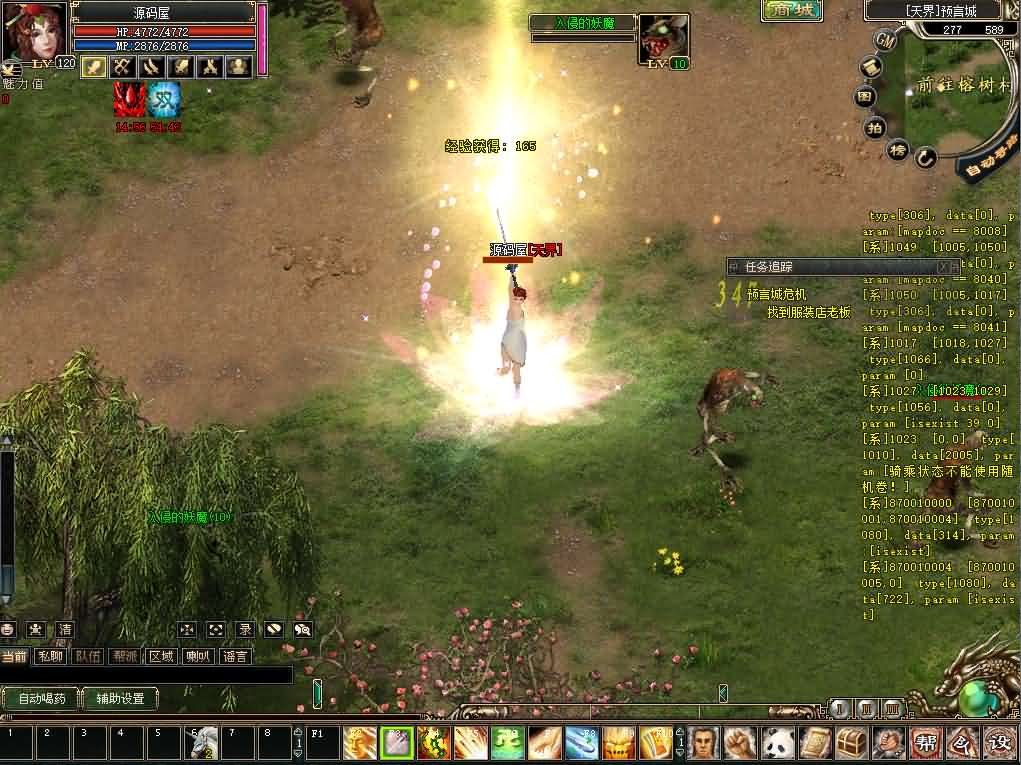The width and height of the screenshot is (1021, 765).
Task: Open the 榜 ranking button
Action: pos(899,151)
